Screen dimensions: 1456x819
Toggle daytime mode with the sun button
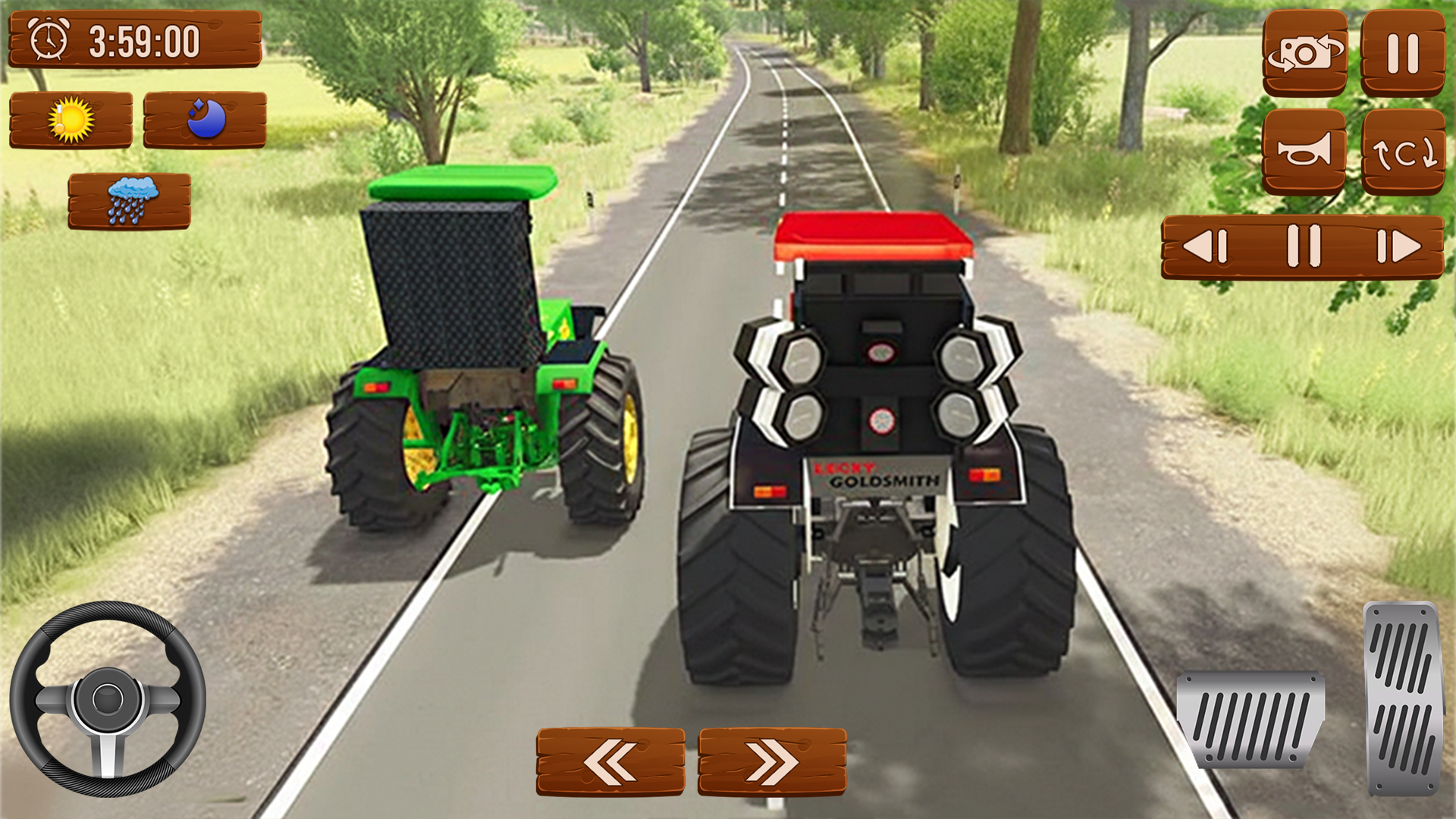point(72,118)
